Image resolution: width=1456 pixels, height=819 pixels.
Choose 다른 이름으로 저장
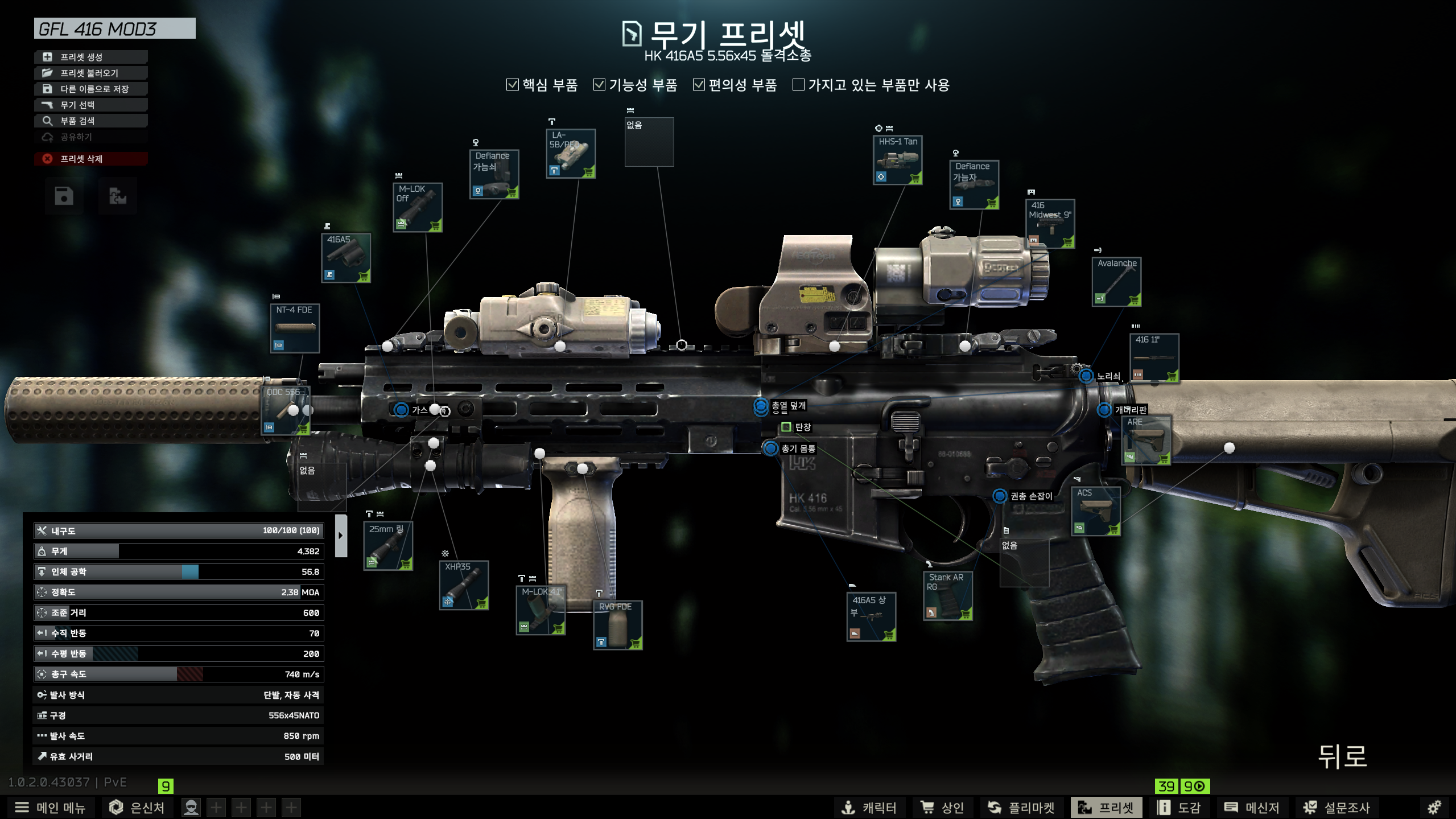91,89
